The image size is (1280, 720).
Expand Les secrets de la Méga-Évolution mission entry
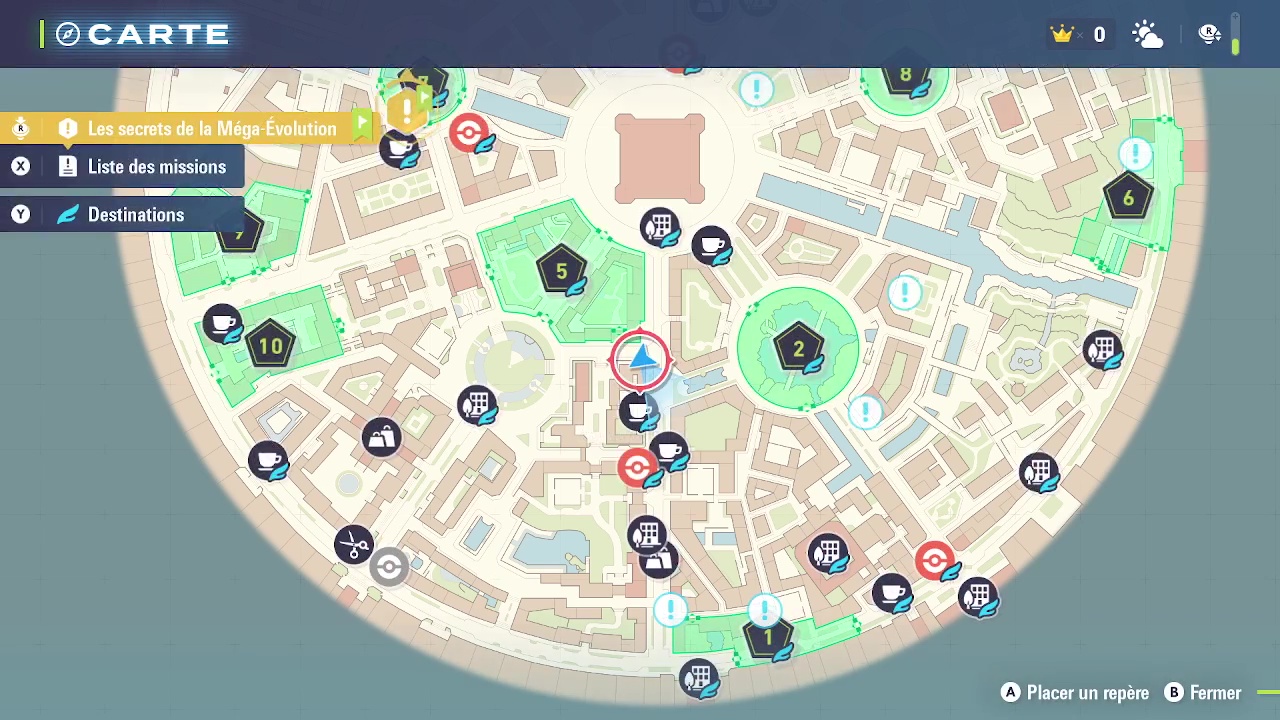pos(212,128)
